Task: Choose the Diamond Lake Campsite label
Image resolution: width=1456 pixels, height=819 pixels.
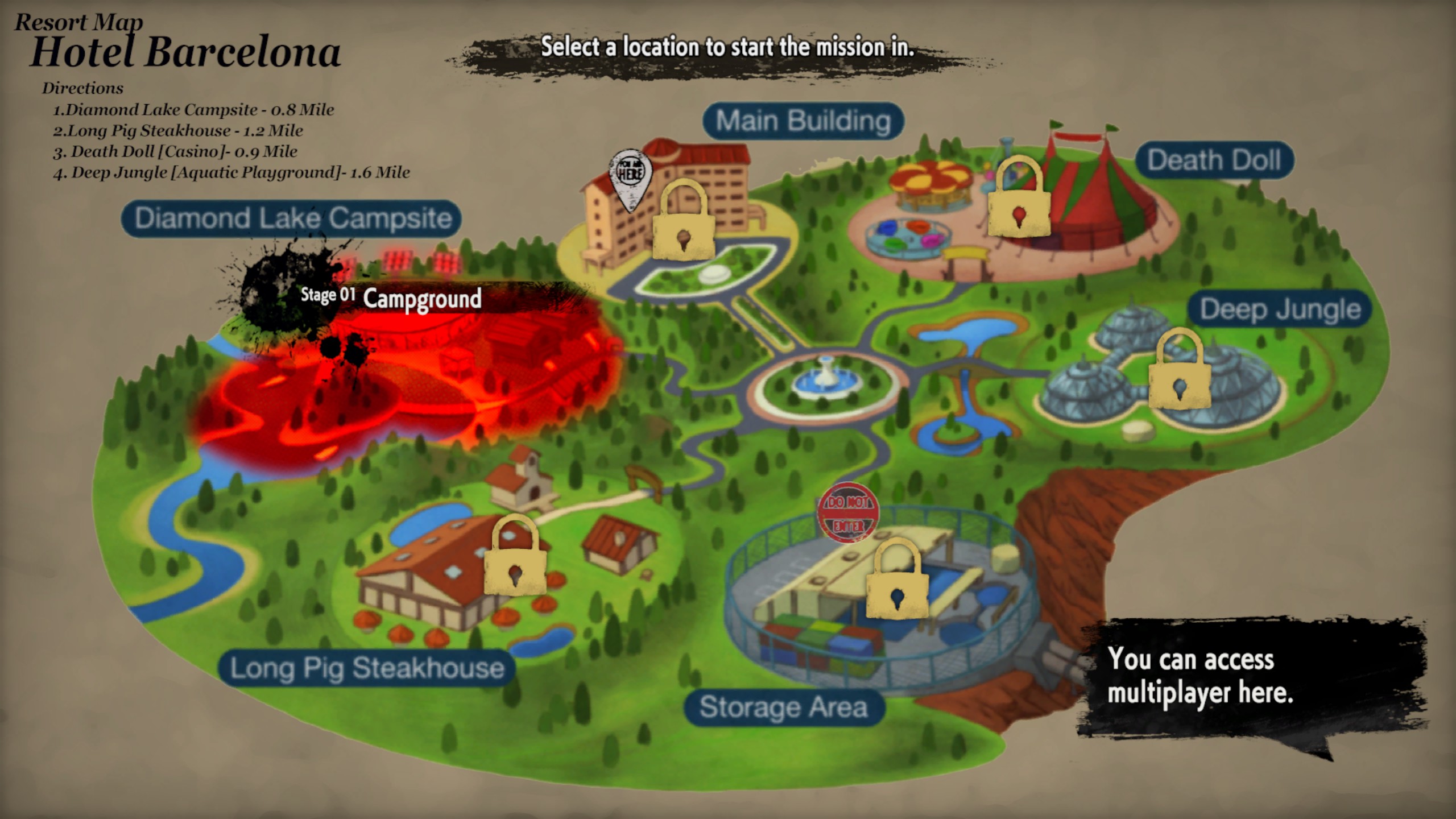Action: tap(292, 218)
